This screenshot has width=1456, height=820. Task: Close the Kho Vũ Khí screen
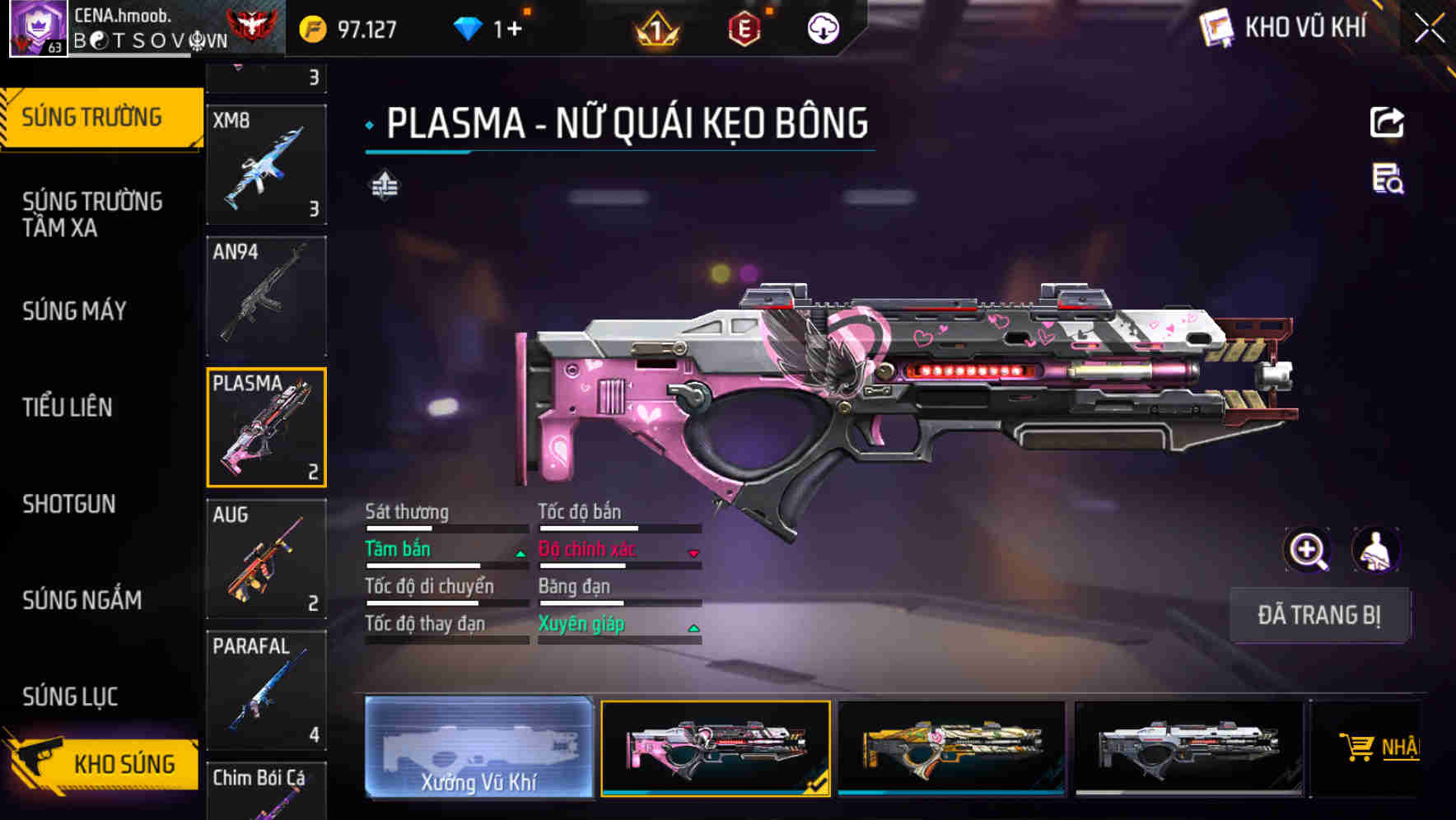click(1429, 28)
